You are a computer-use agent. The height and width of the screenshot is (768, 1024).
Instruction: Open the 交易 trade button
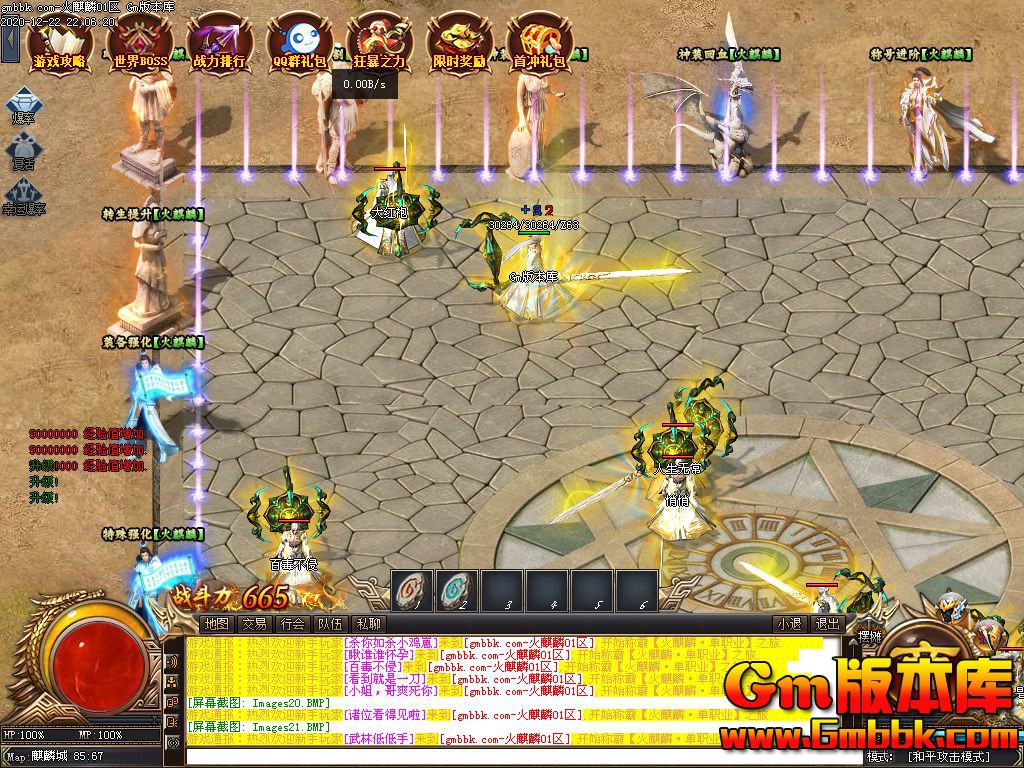pyautogui.click(x=255, y=624)
